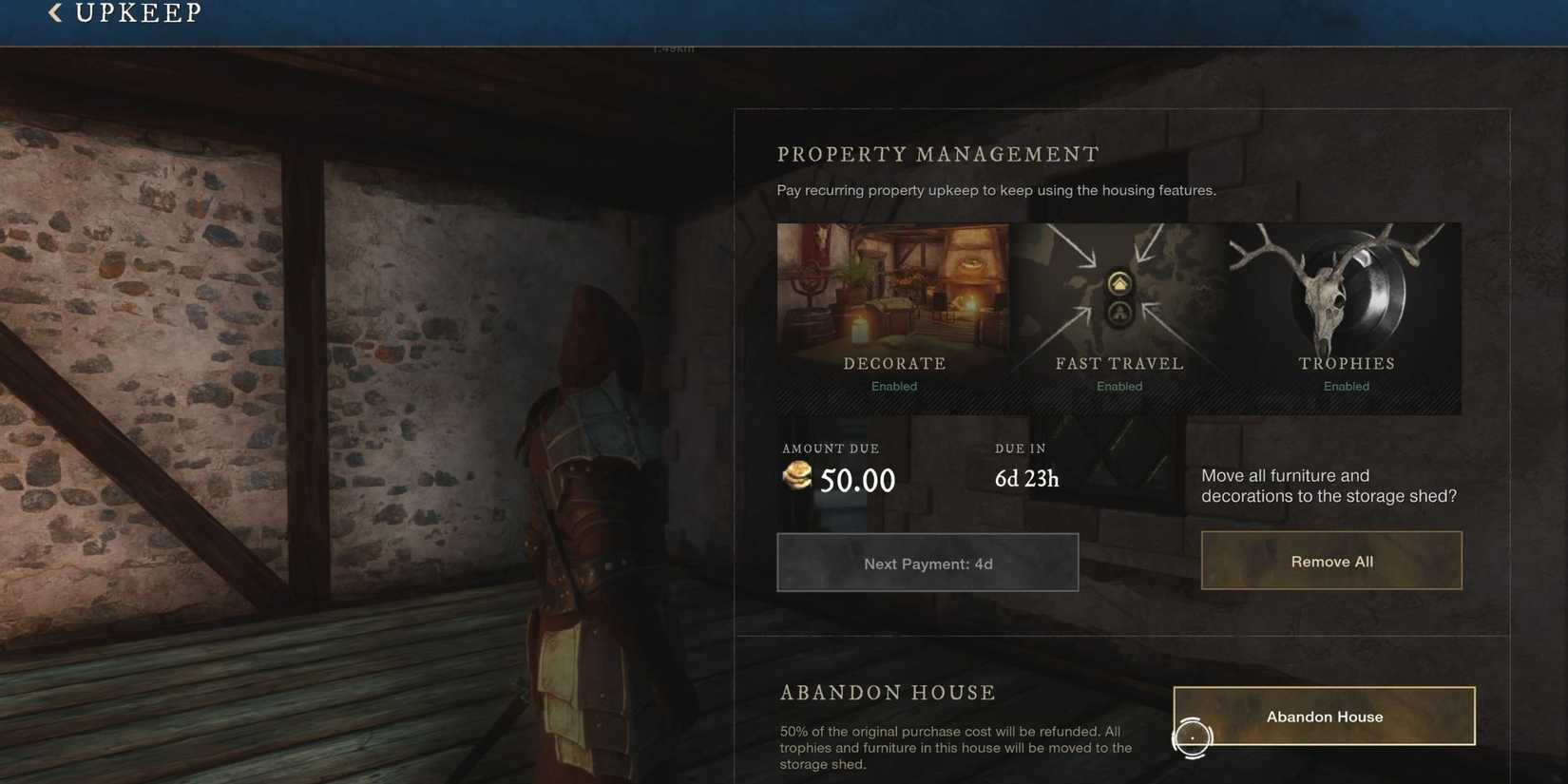Screen dimensions: 1568x784
Task: Click the Abandon House button
Action: tap(1324, 716)
